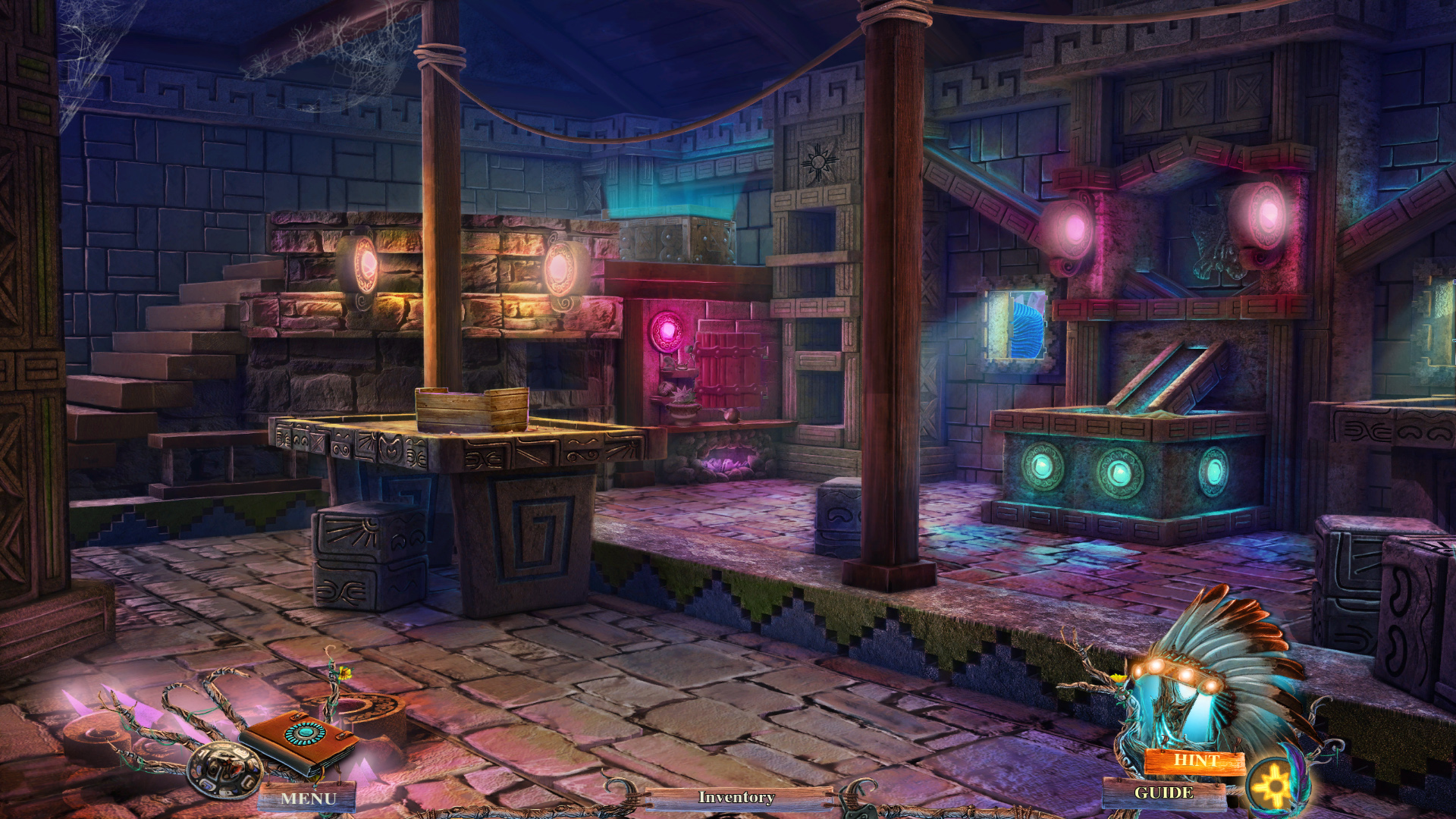Open the MENU sign

click(309, 798)
